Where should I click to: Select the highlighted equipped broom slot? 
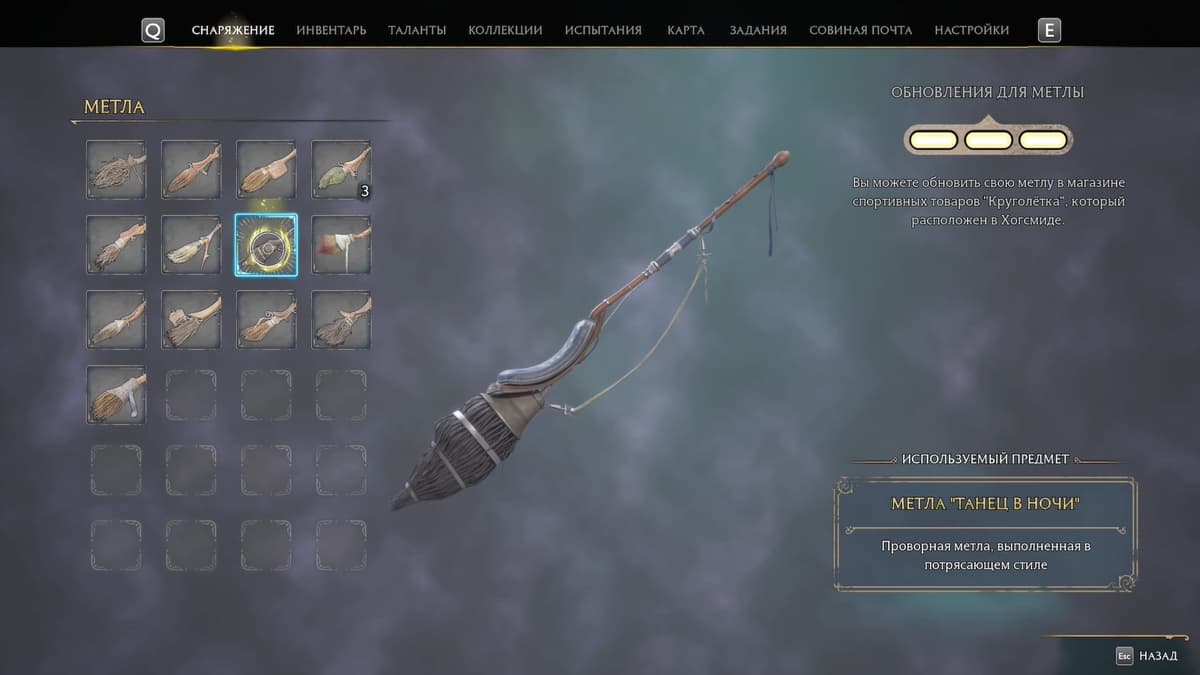point(266,245)
